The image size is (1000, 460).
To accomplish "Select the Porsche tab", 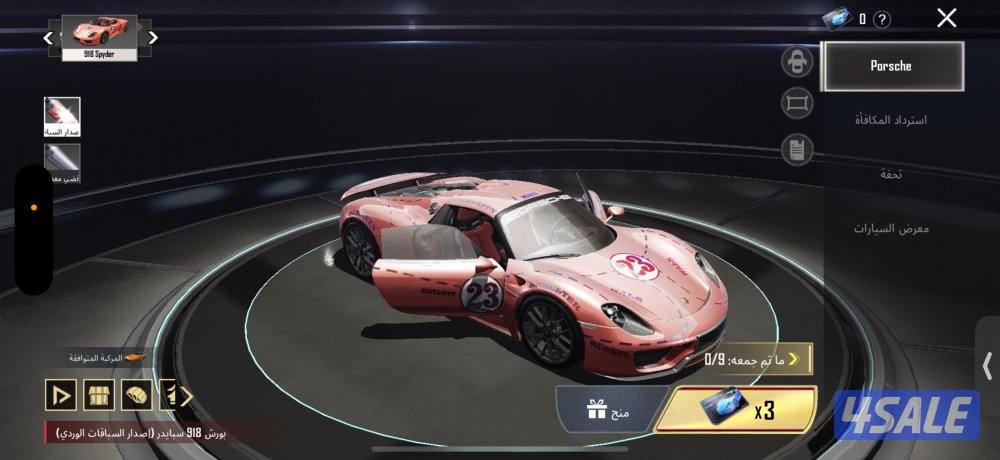I will pos(892,66).
